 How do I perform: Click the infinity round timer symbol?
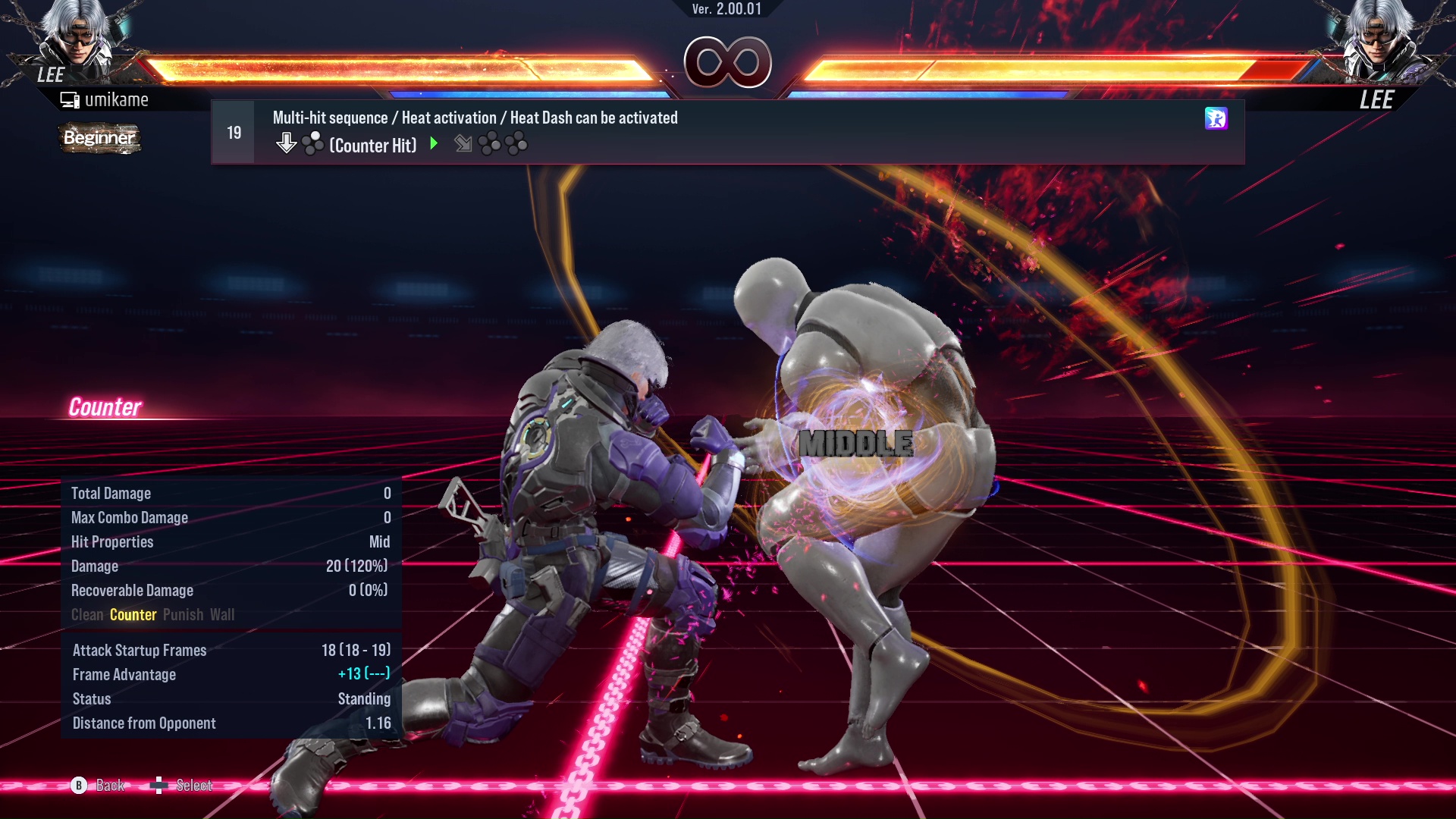click(728, 62)
